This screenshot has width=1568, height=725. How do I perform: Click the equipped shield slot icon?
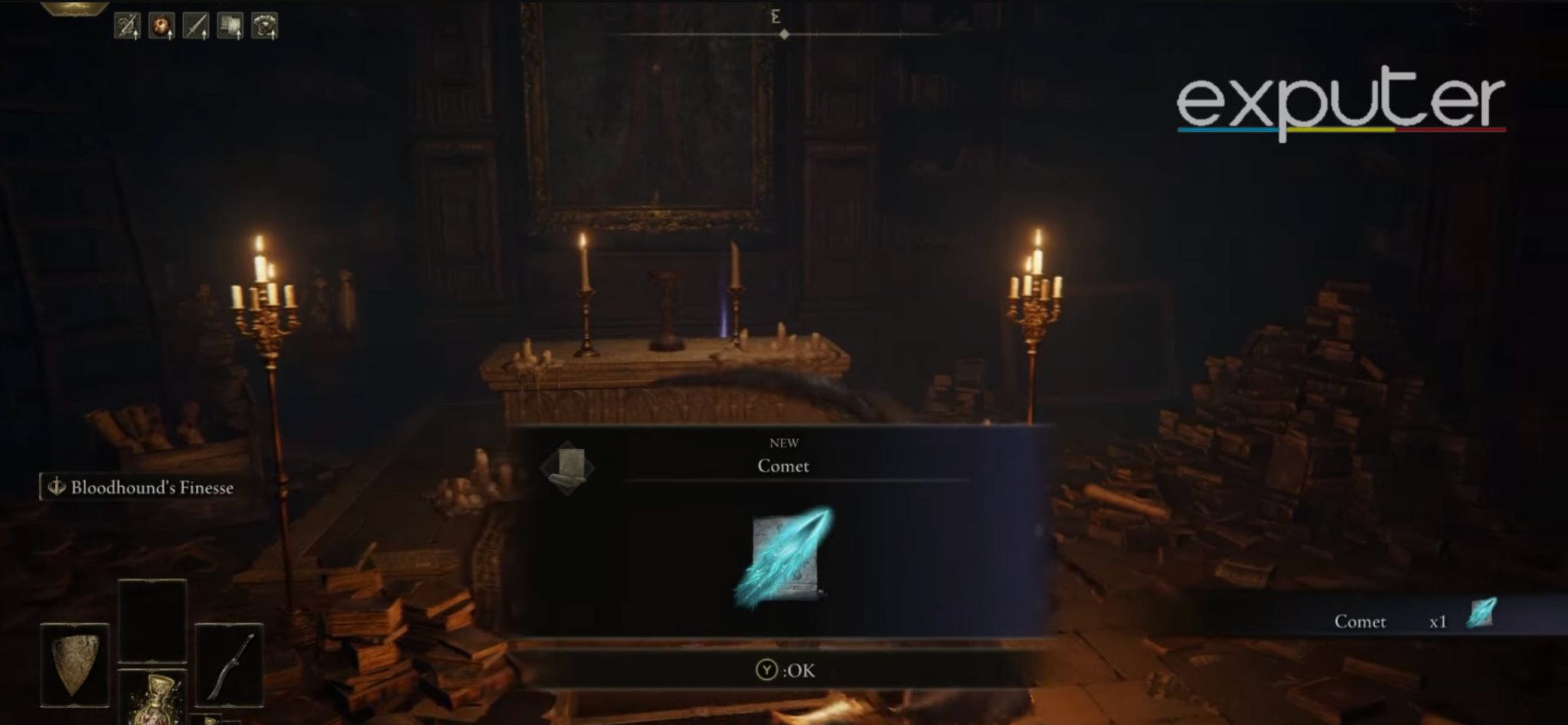tap(75, 663)
